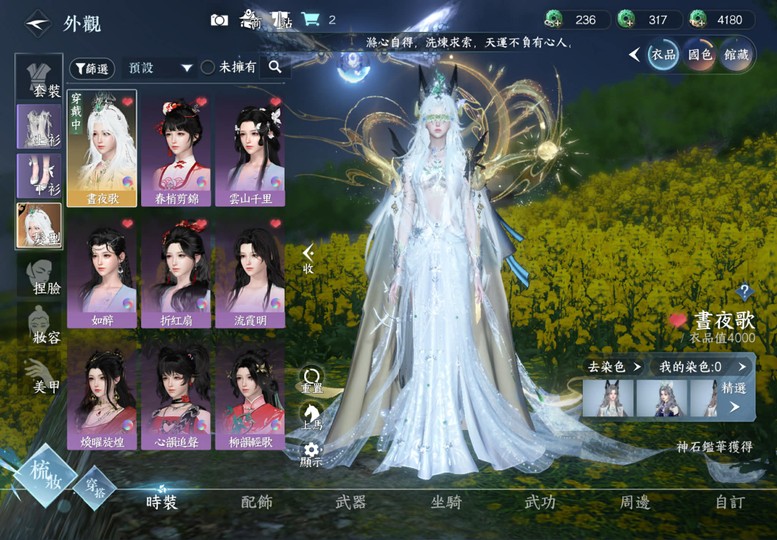Open the 國色 round button
The height and width of the screenshot is (540, 777).
pos(699,54)
